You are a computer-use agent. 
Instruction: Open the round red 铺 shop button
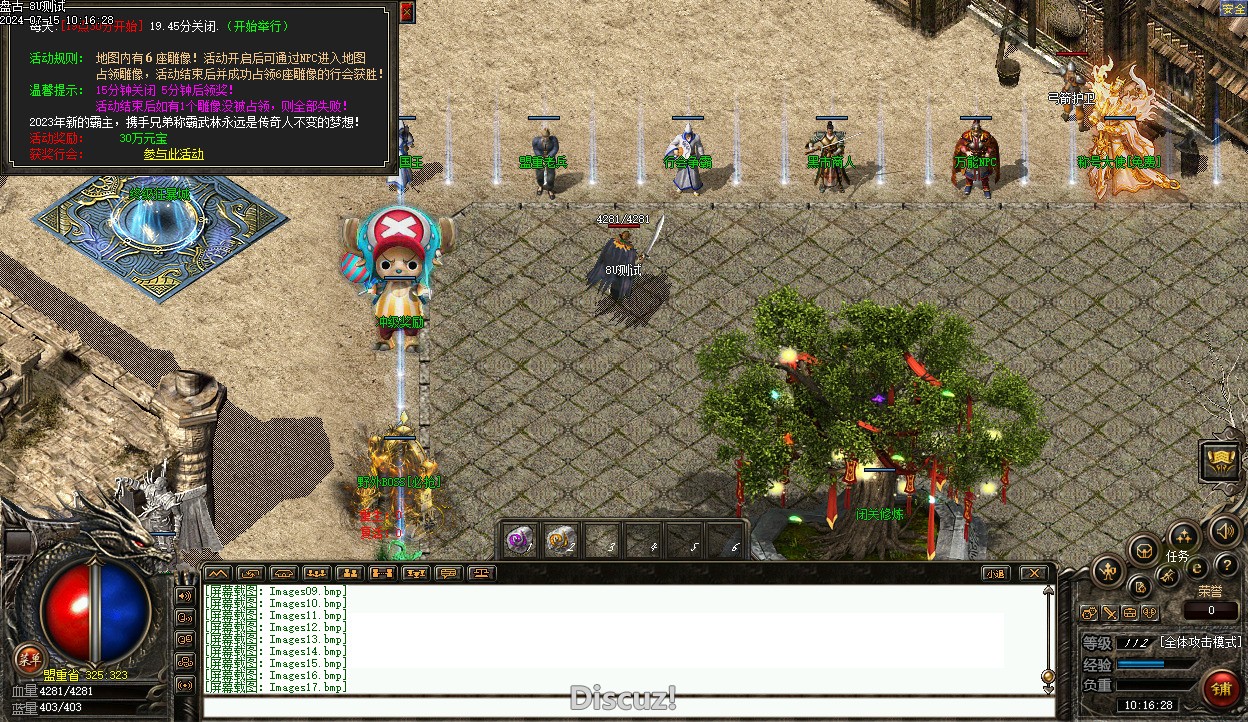click(1221, 688)
